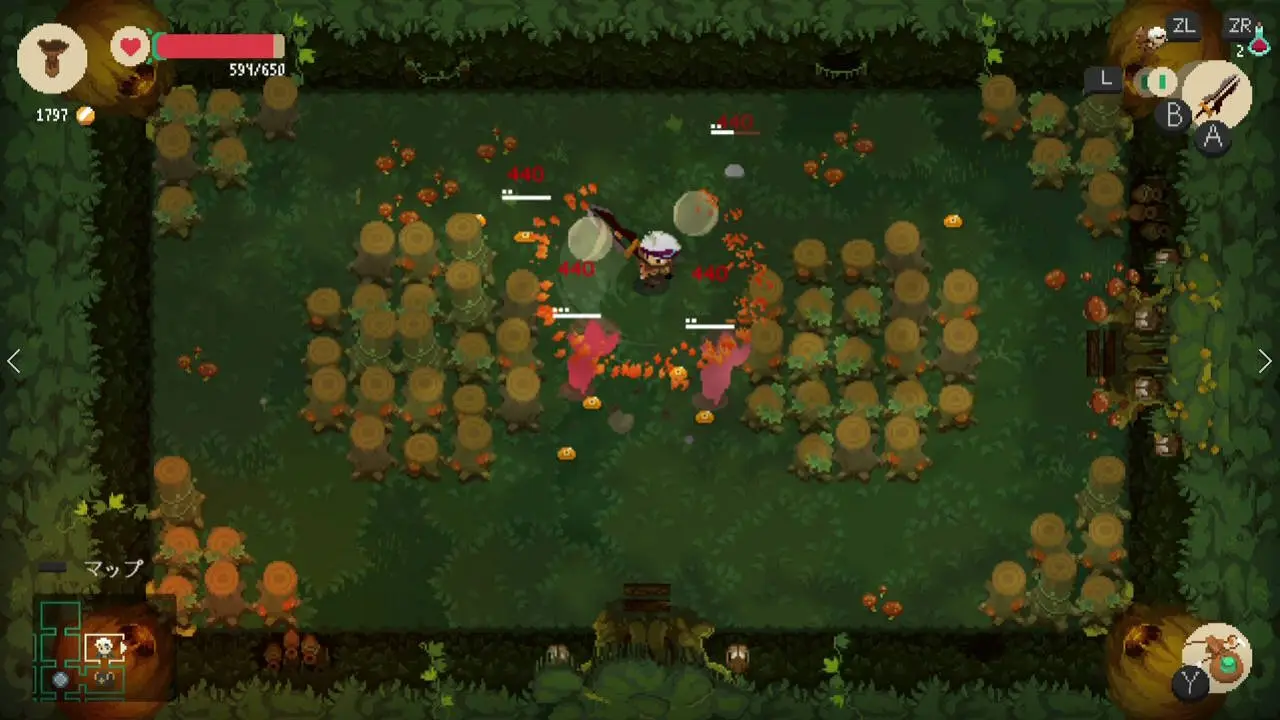This screenshot has height=720, width=1280.
Task: Click the skull familiar companion icon
Action: pos(1155,37)
